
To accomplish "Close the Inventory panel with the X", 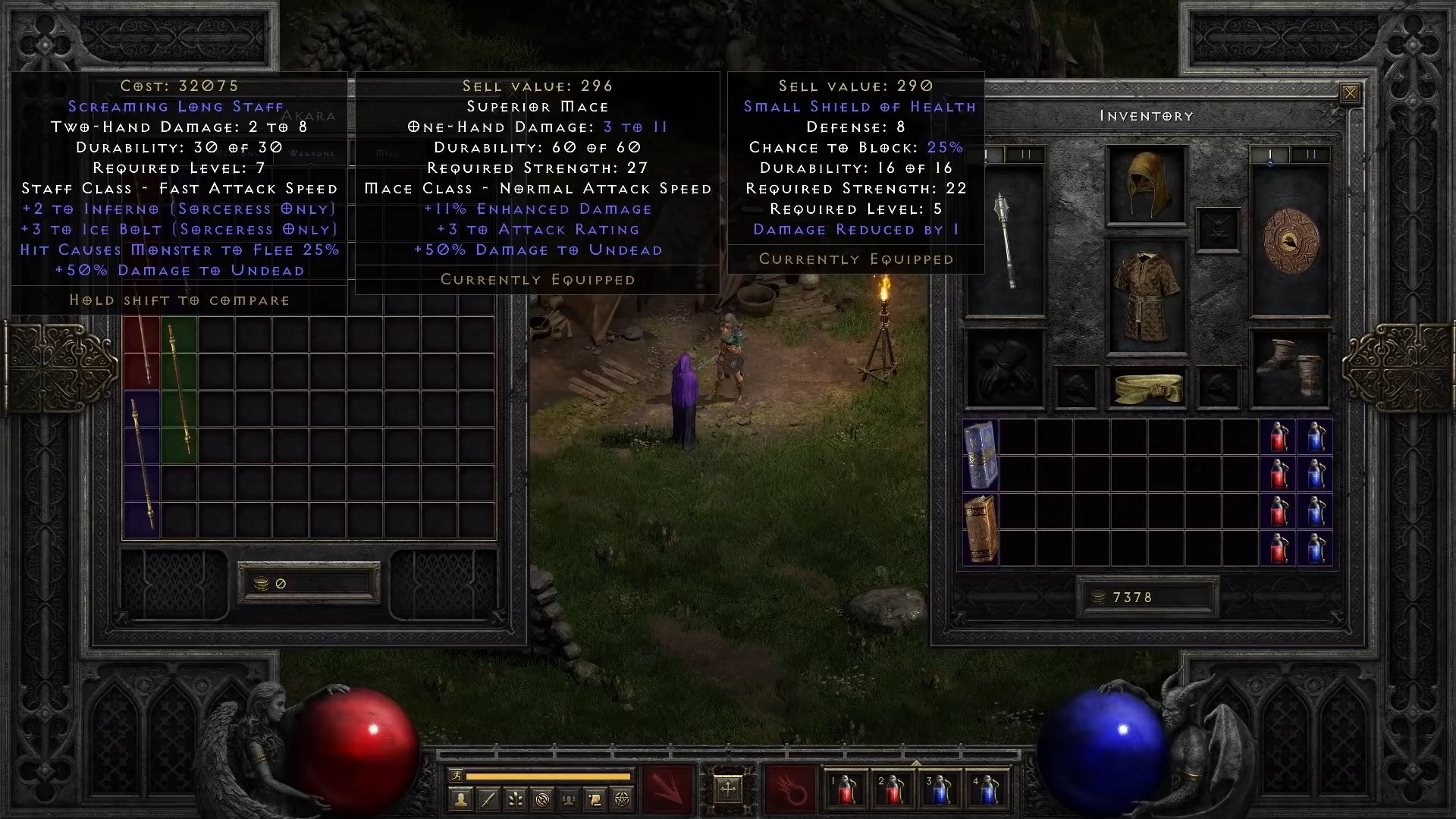I will 1351,92.
